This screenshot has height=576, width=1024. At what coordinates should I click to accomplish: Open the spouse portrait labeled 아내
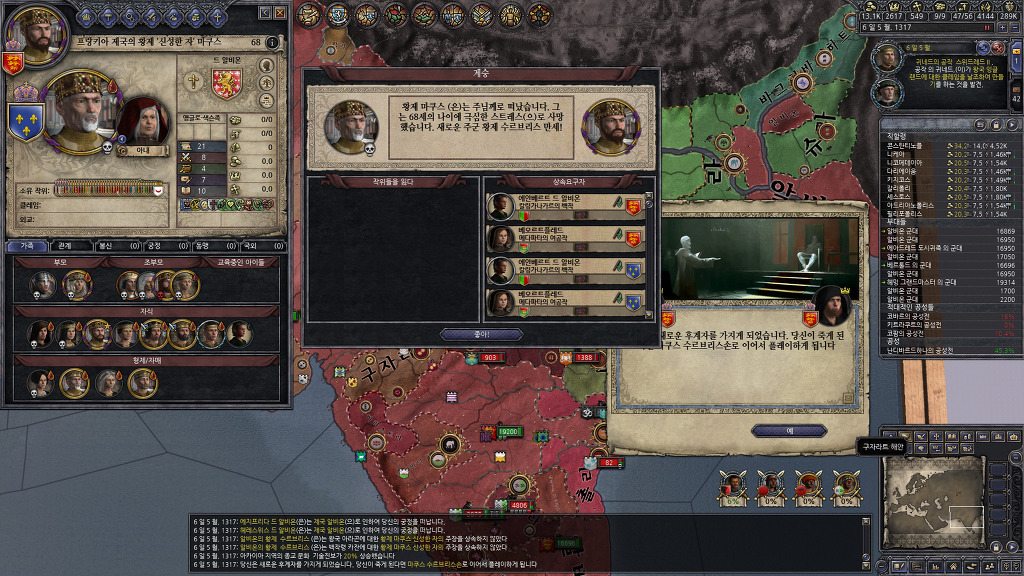coord(134,122)
